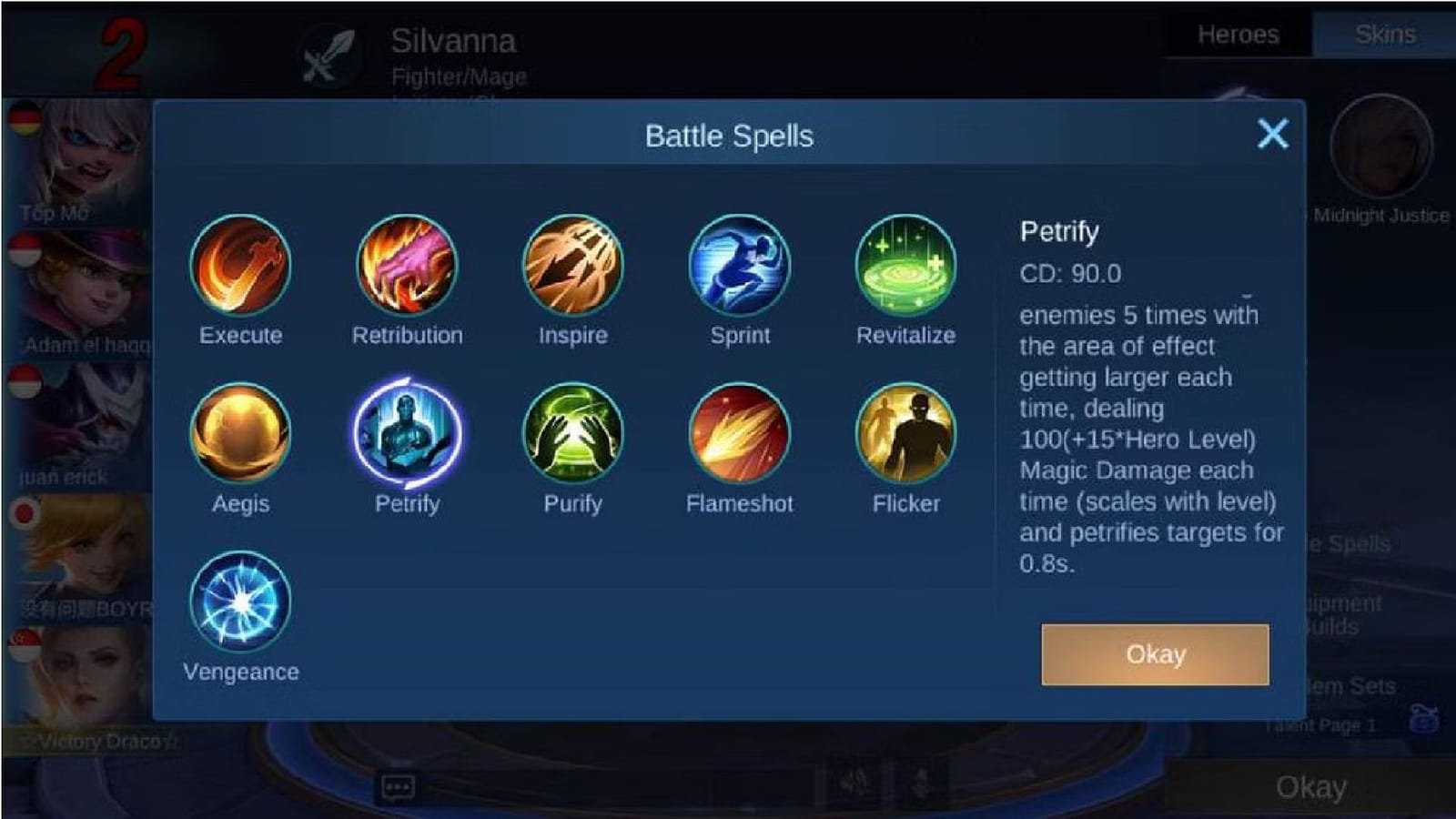Select the Retribution battle spell

(x=408, y=266)
